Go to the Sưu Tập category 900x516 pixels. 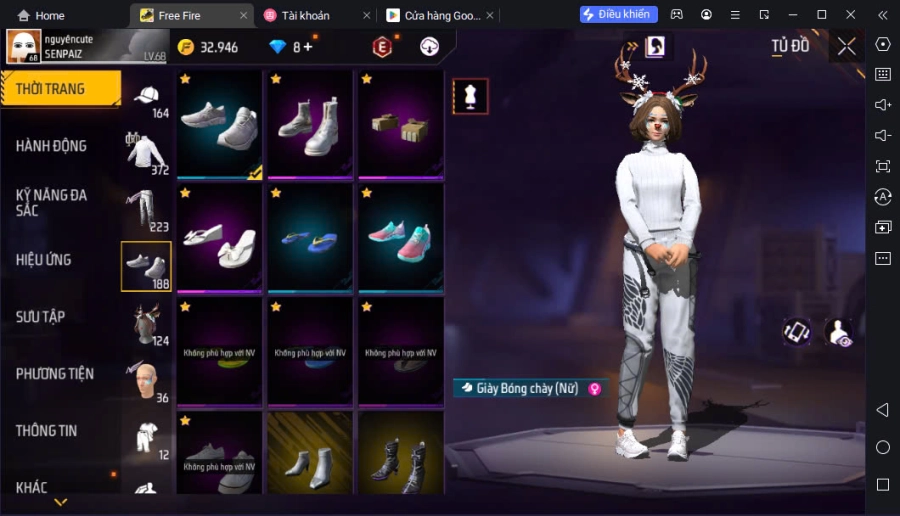[41, 317]
